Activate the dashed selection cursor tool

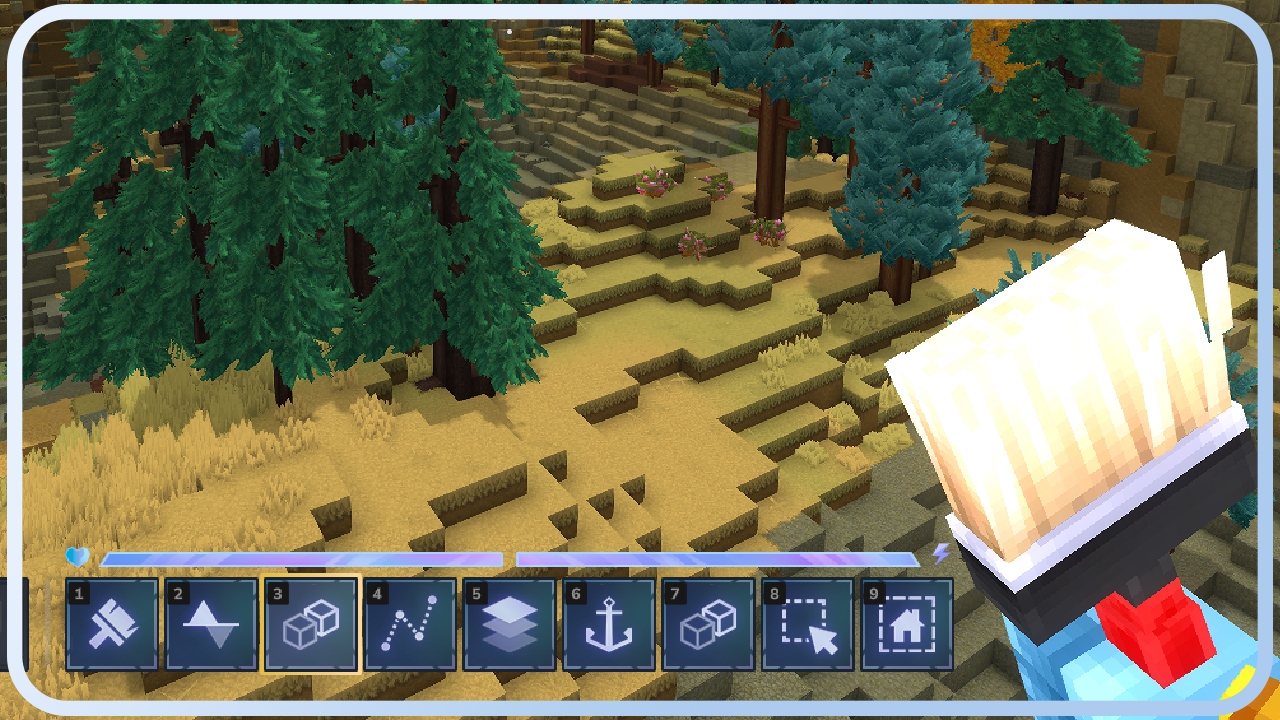pos(808,625)
